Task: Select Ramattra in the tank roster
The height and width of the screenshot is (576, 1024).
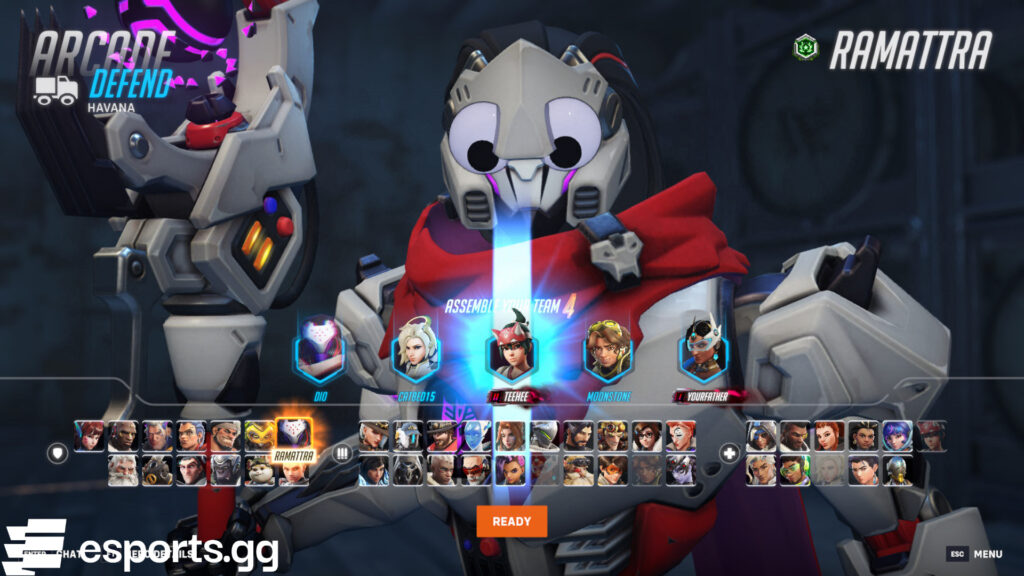Action: coord(294,435)
